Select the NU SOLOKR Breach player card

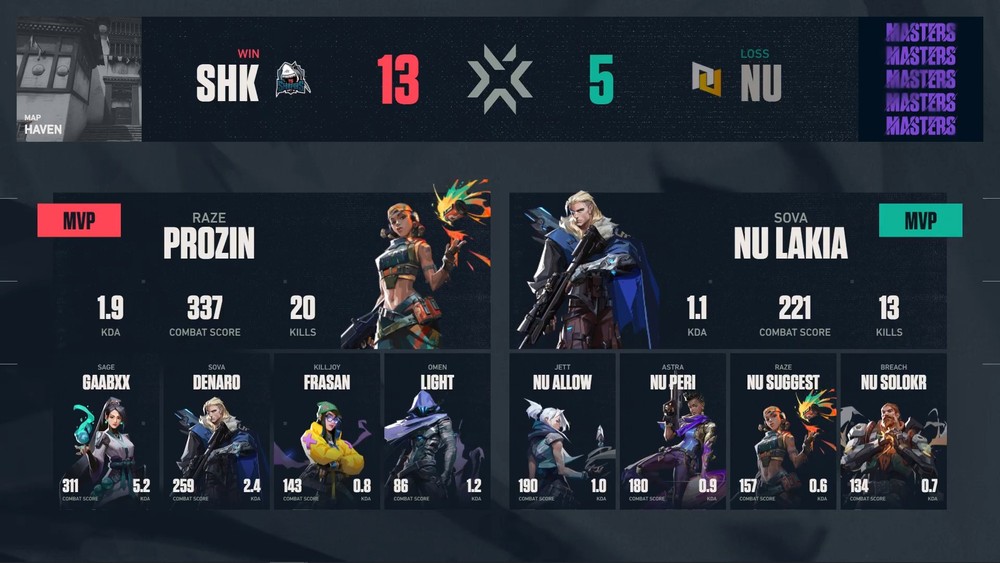(x=893, y=431)
